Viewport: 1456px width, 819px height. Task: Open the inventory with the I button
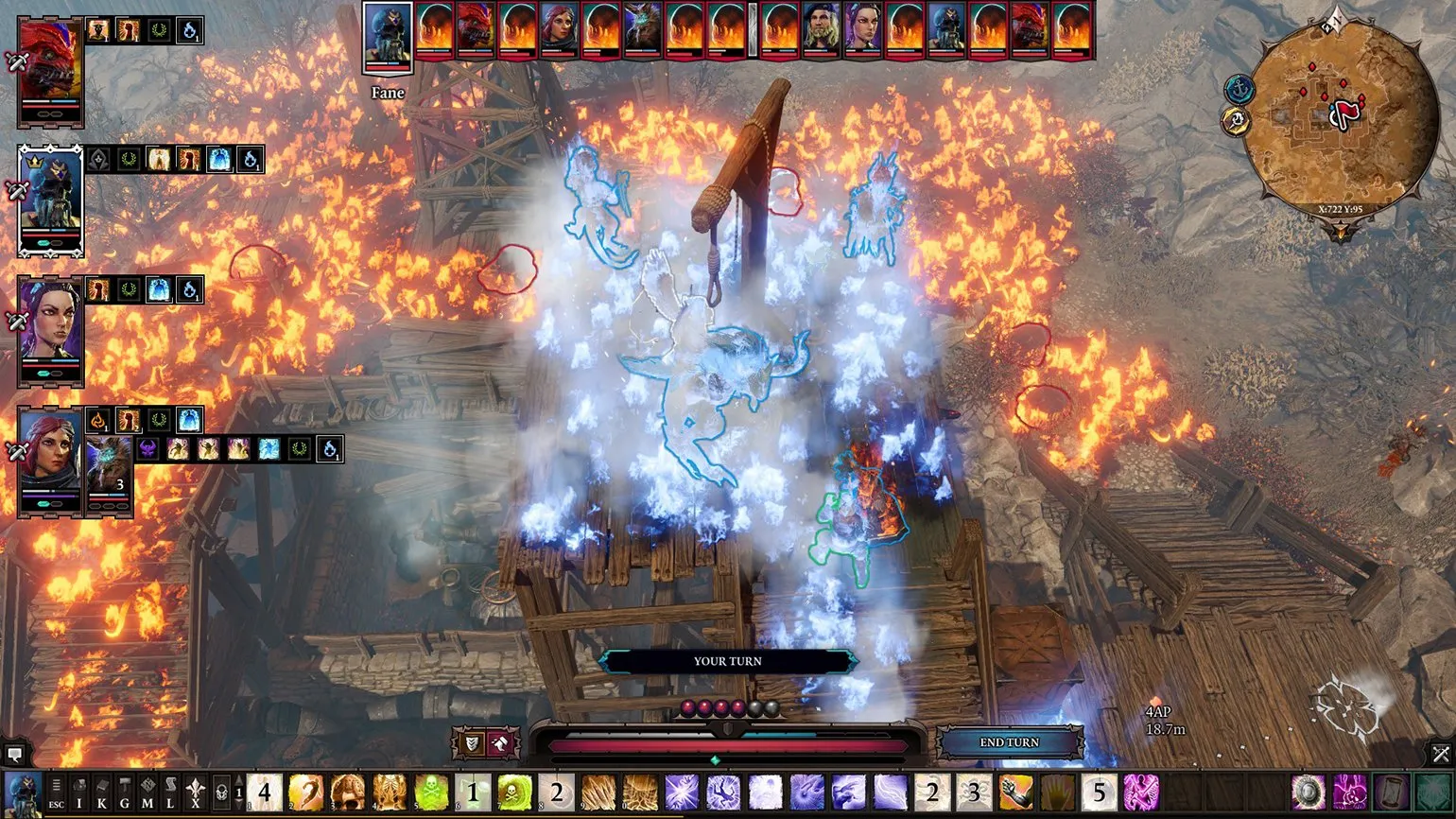click(79, 793)
